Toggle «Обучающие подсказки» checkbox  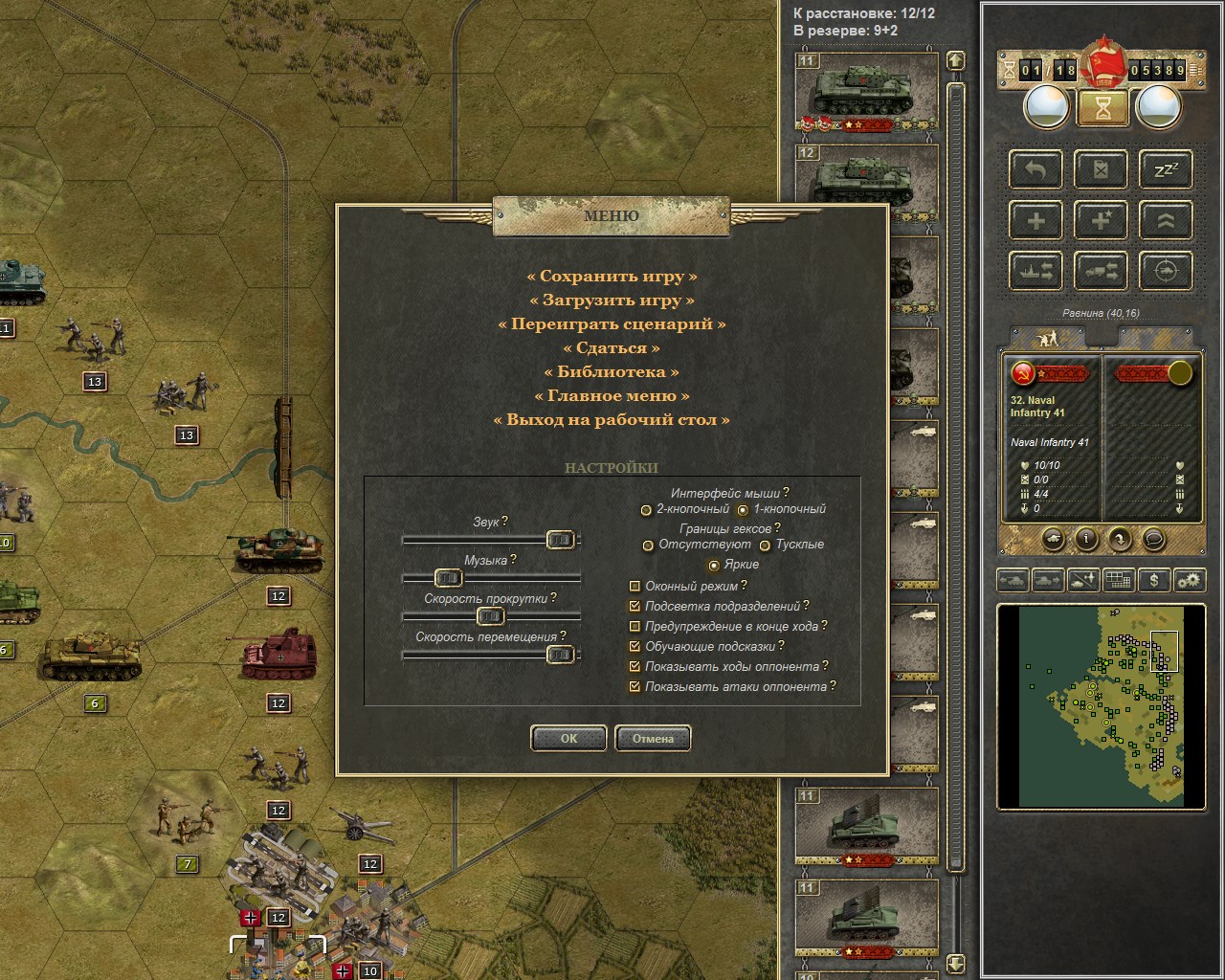(635, 647)
